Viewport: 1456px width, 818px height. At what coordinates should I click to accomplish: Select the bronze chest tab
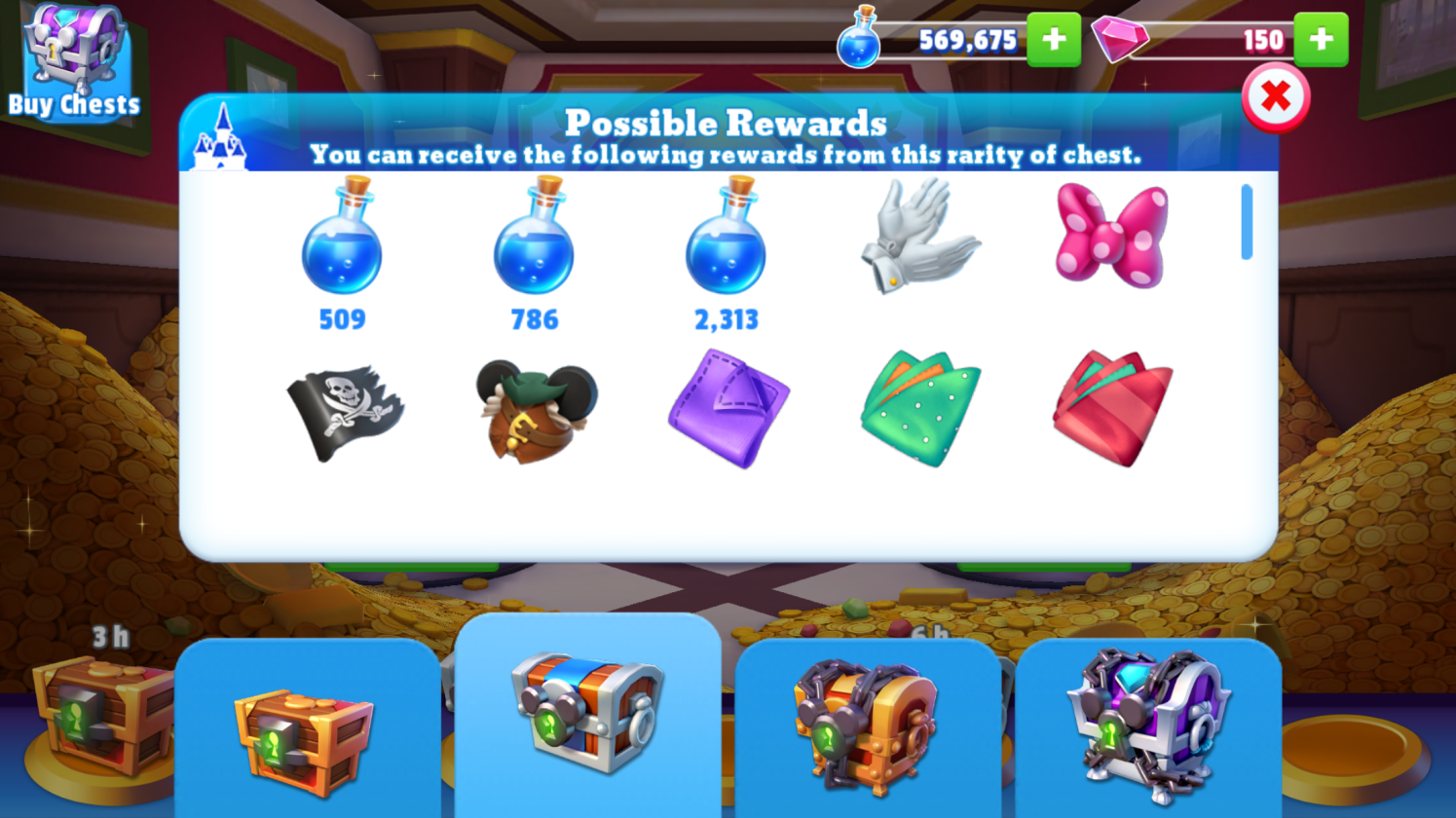tap(307, 733)
